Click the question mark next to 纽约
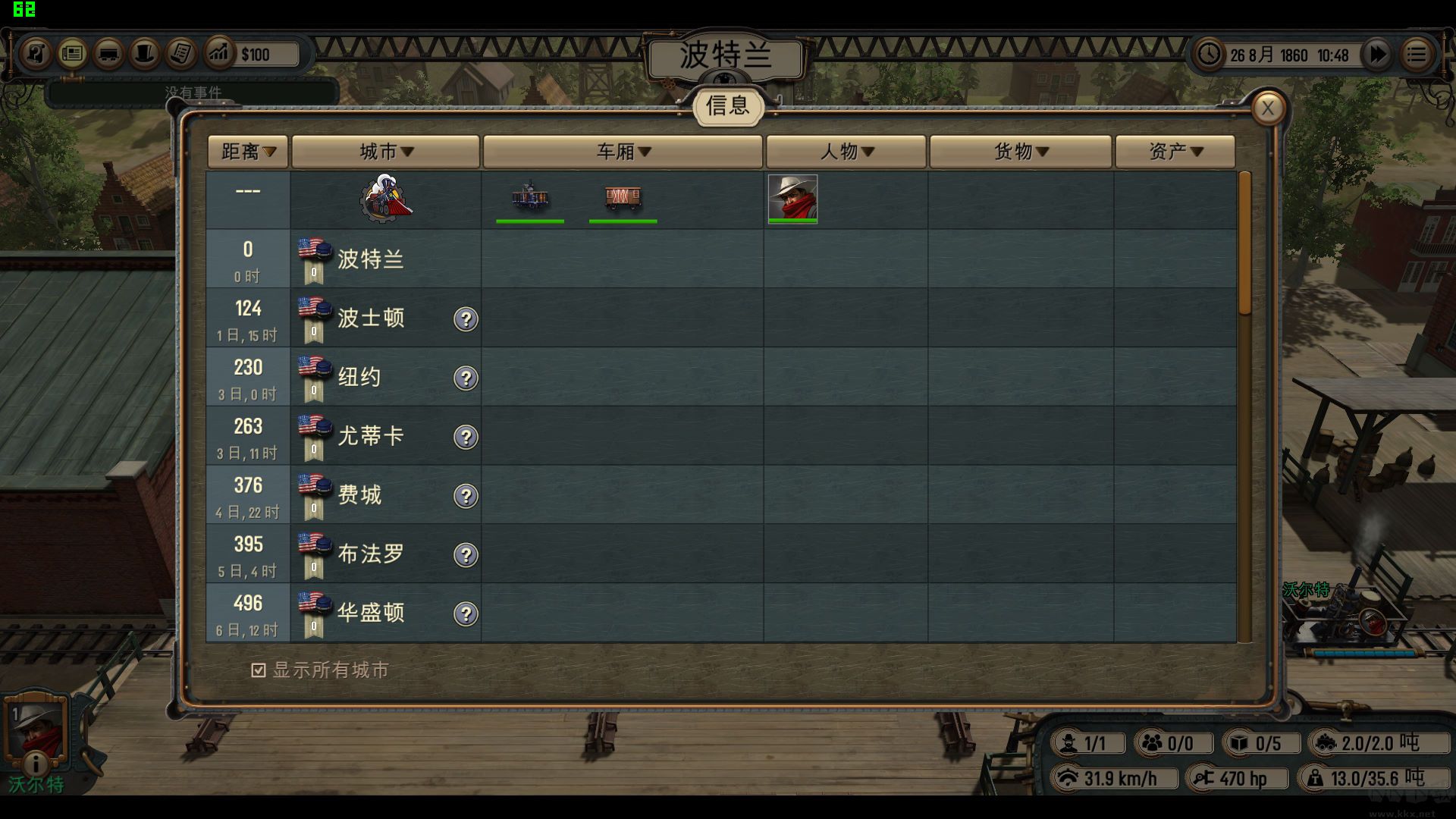The width and height of the screenshot is (1456, 819). (466, 378)
